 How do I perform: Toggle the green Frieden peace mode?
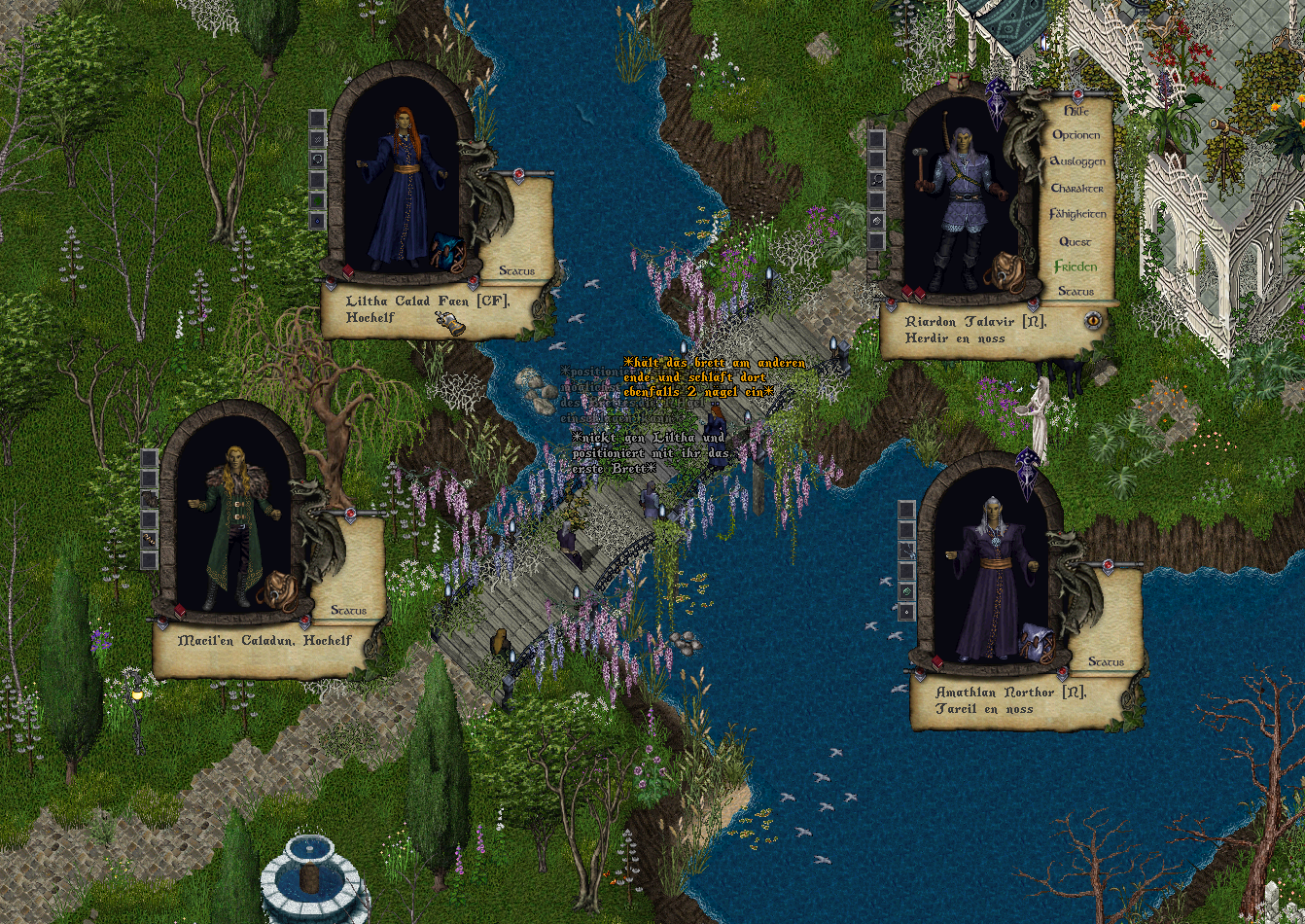1076,267
